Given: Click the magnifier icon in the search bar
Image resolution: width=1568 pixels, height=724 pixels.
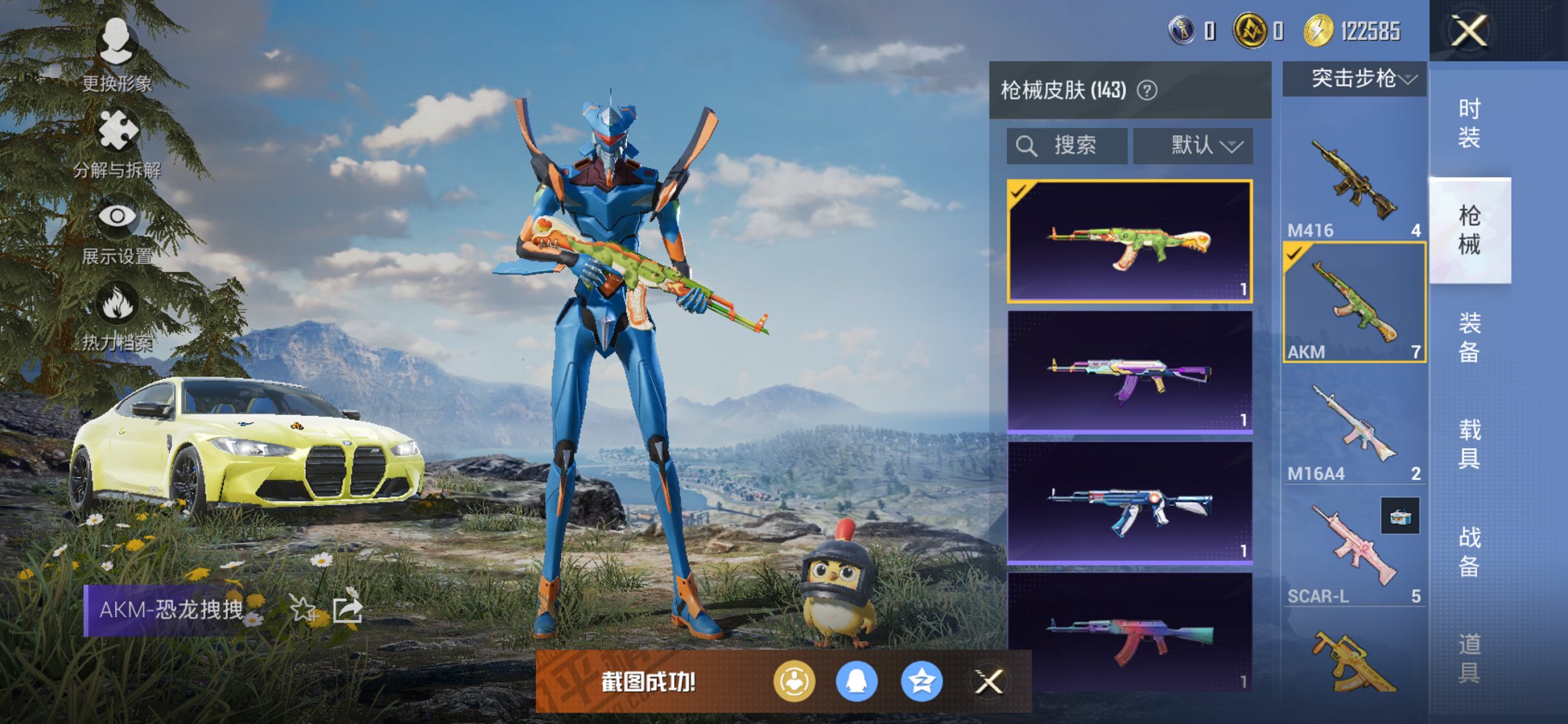Looking at the screenshot, I should 1027,144.
